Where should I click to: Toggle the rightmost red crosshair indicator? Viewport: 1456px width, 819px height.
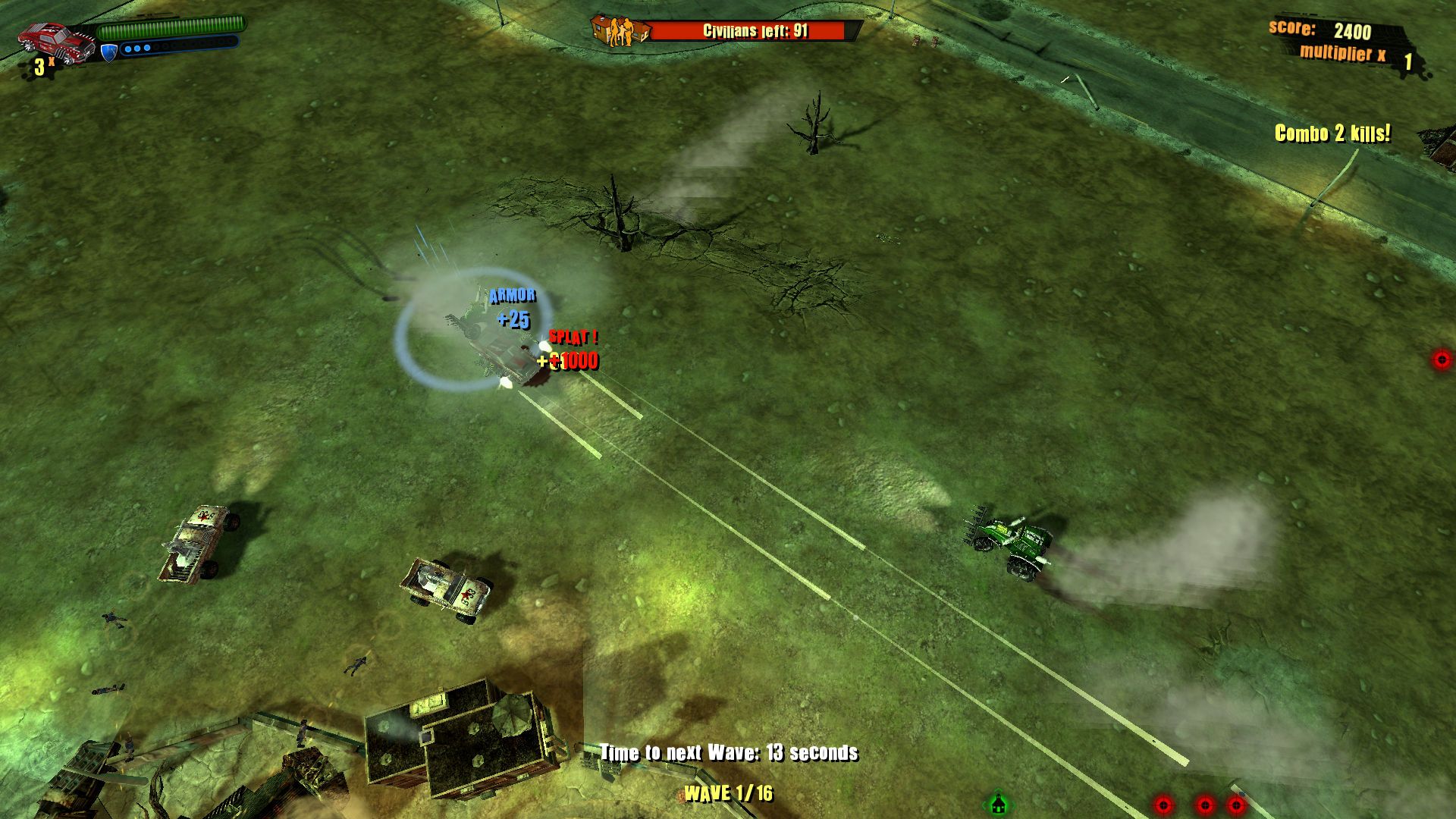[1236, 805]
